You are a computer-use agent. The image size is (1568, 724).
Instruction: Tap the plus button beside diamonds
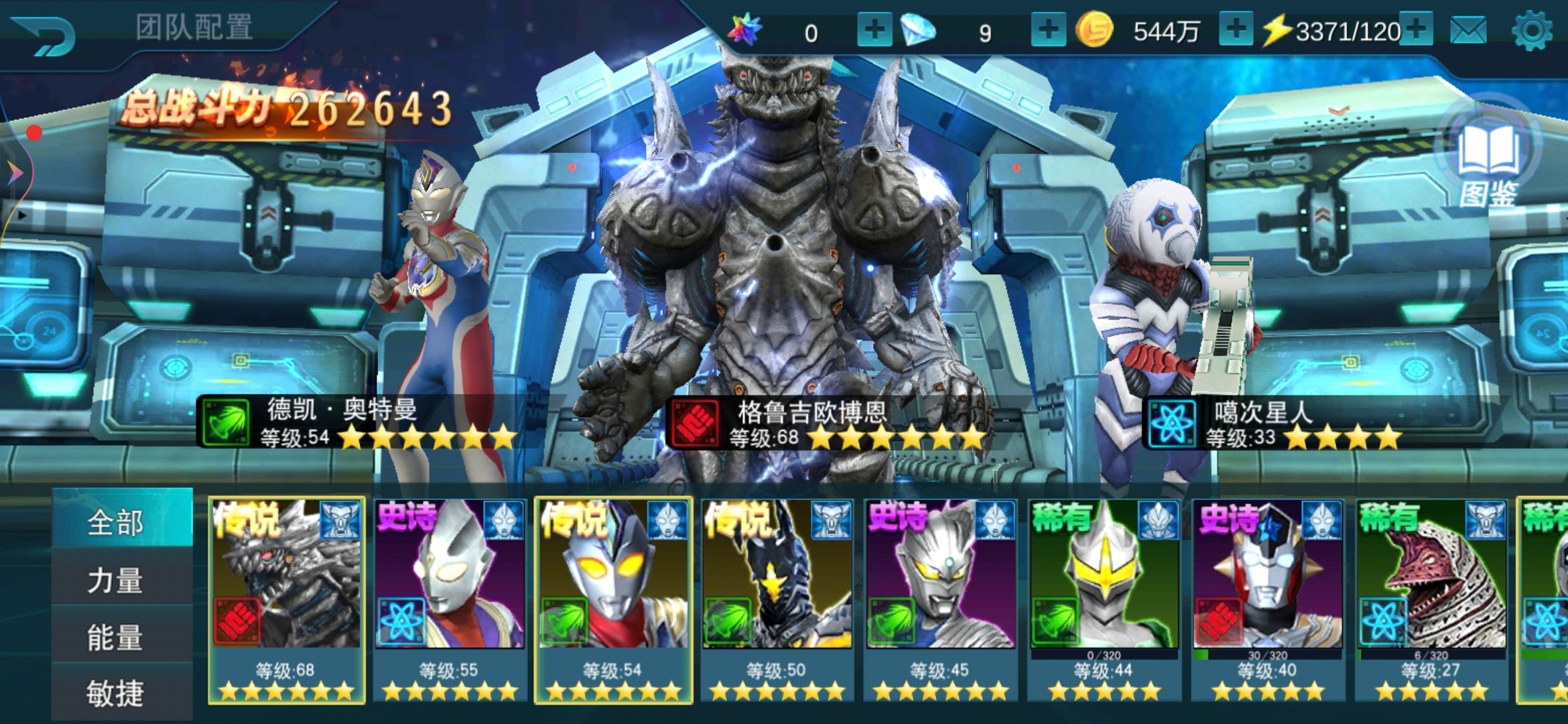pyautogui.click(x=1048, y=31)
